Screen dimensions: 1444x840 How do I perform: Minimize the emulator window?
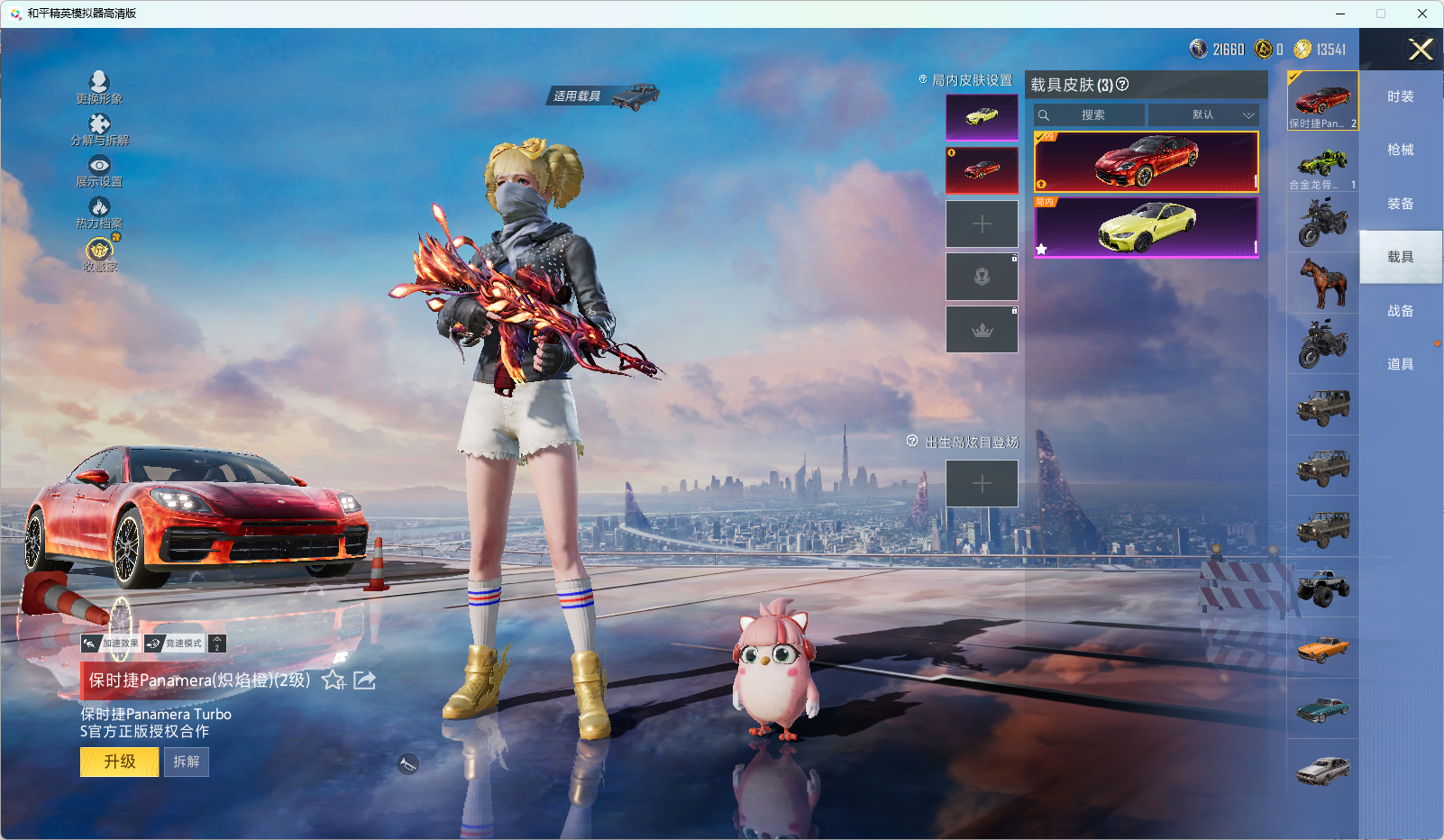(x=1339, y=14)
